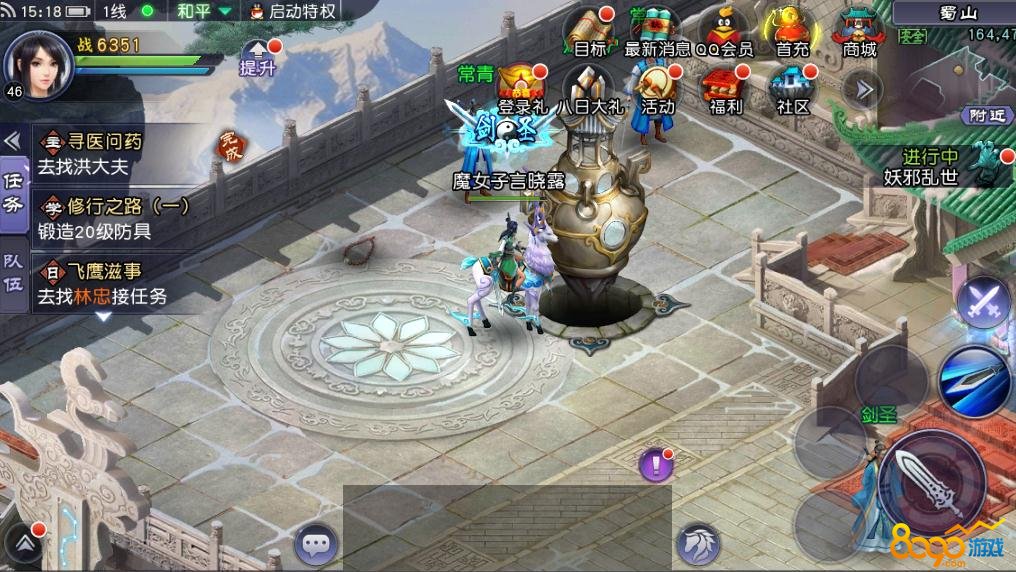This screenshot has height=572, width=1016.
Task: Tap the 提升 upgrade button
Action: (x=258, y=58)
